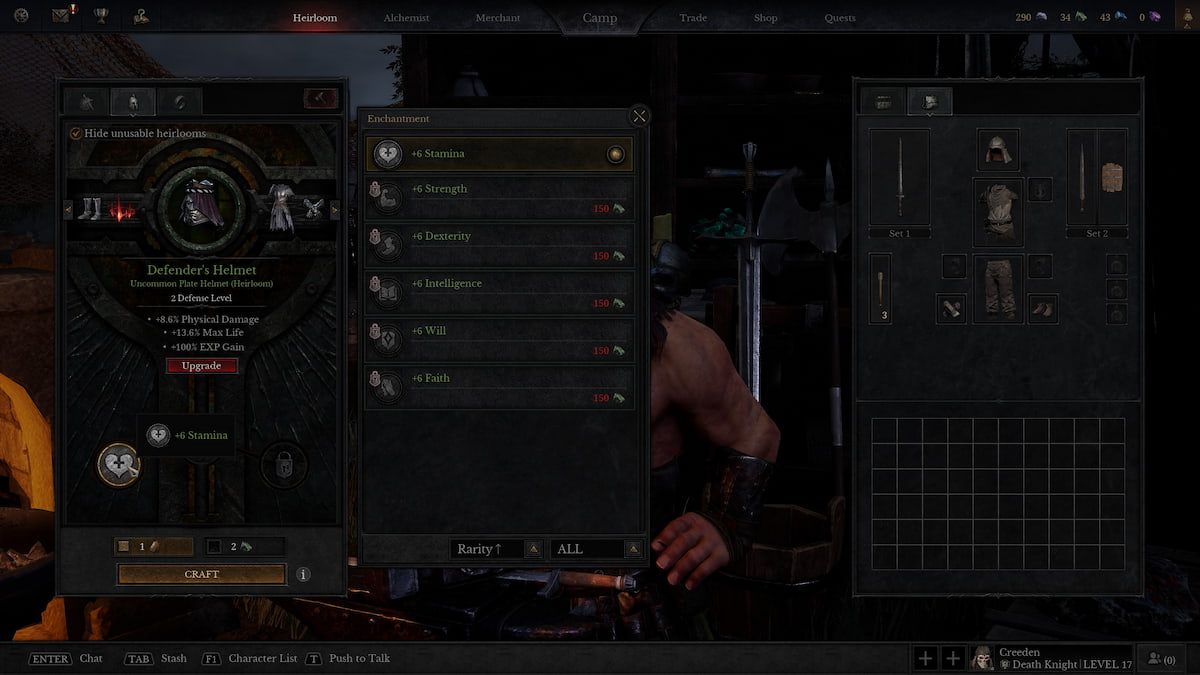Click the craft info icon
This screenshot has width=1200, height=675.
[303, 575]
